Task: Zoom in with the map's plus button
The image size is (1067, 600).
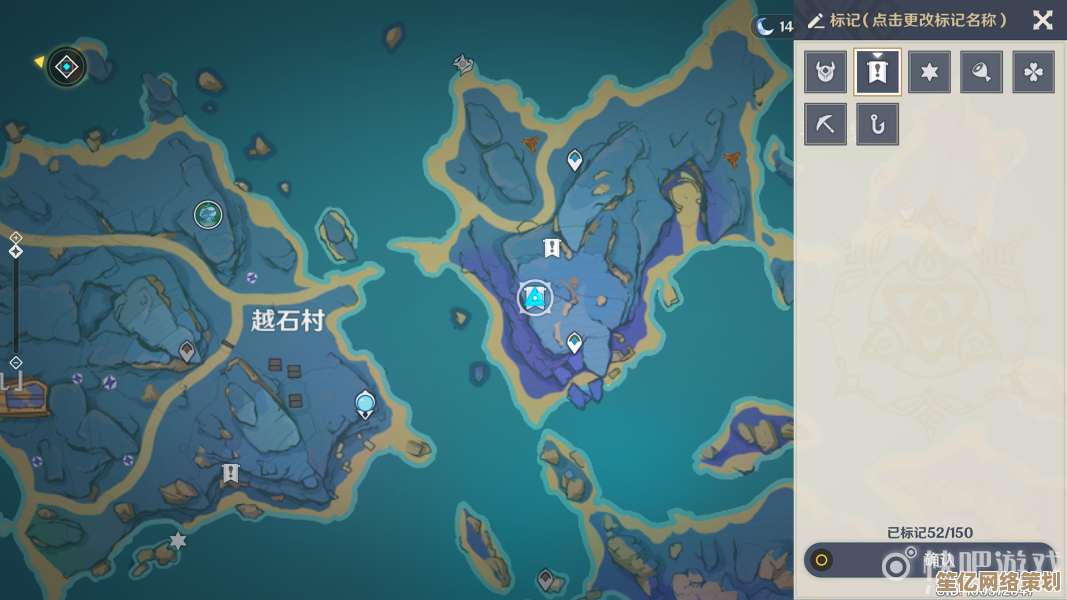Action: click(x=16, y=238)
